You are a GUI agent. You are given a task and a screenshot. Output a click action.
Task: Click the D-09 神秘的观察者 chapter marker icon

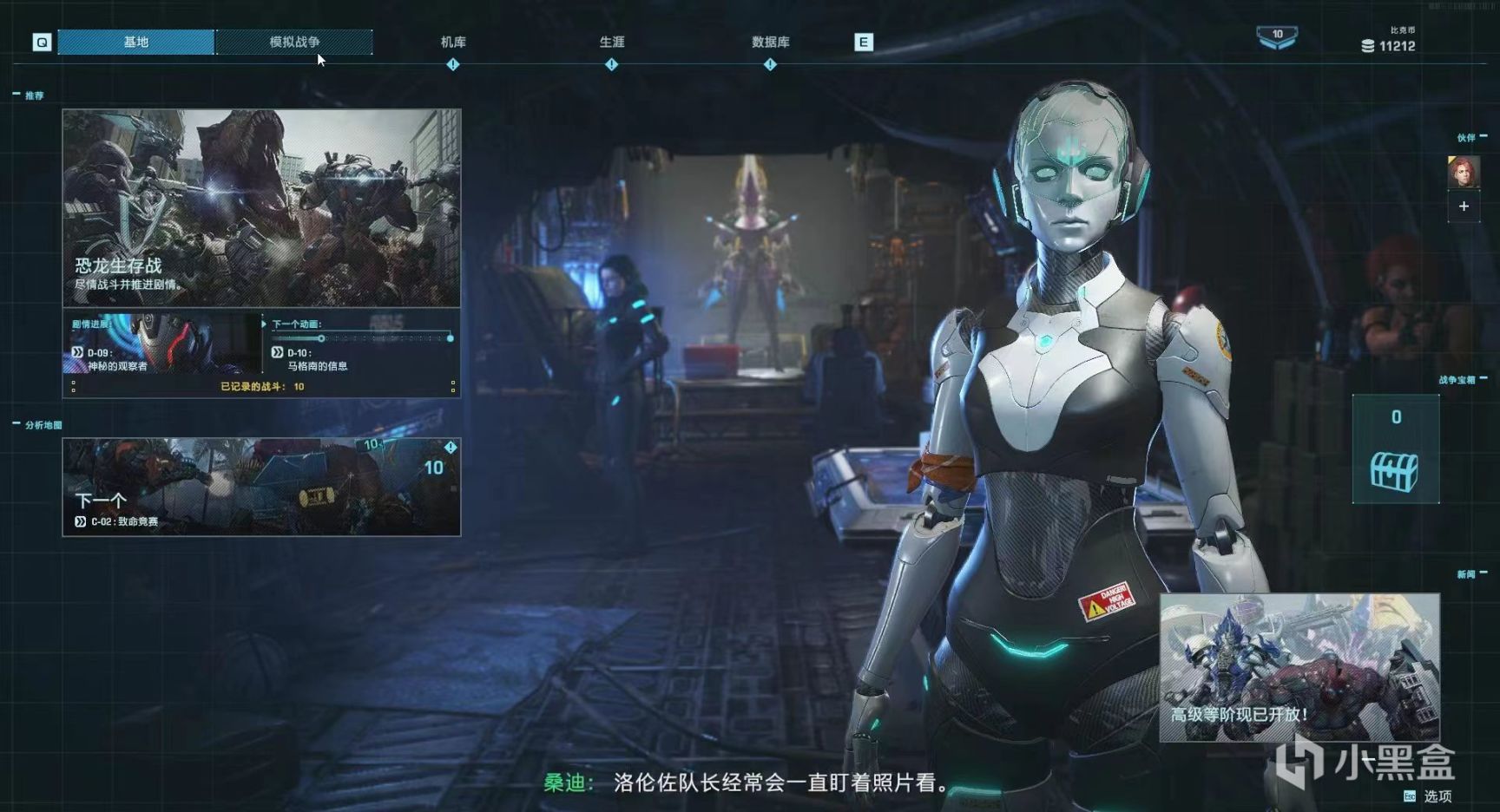[x=77, y=353]
